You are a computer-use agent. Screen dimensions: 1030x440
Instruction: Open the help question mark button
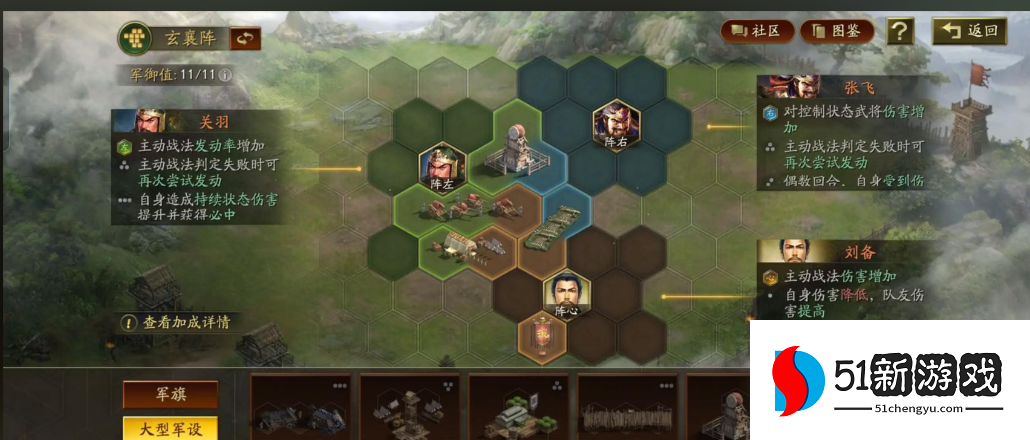(x=900, y=31)
